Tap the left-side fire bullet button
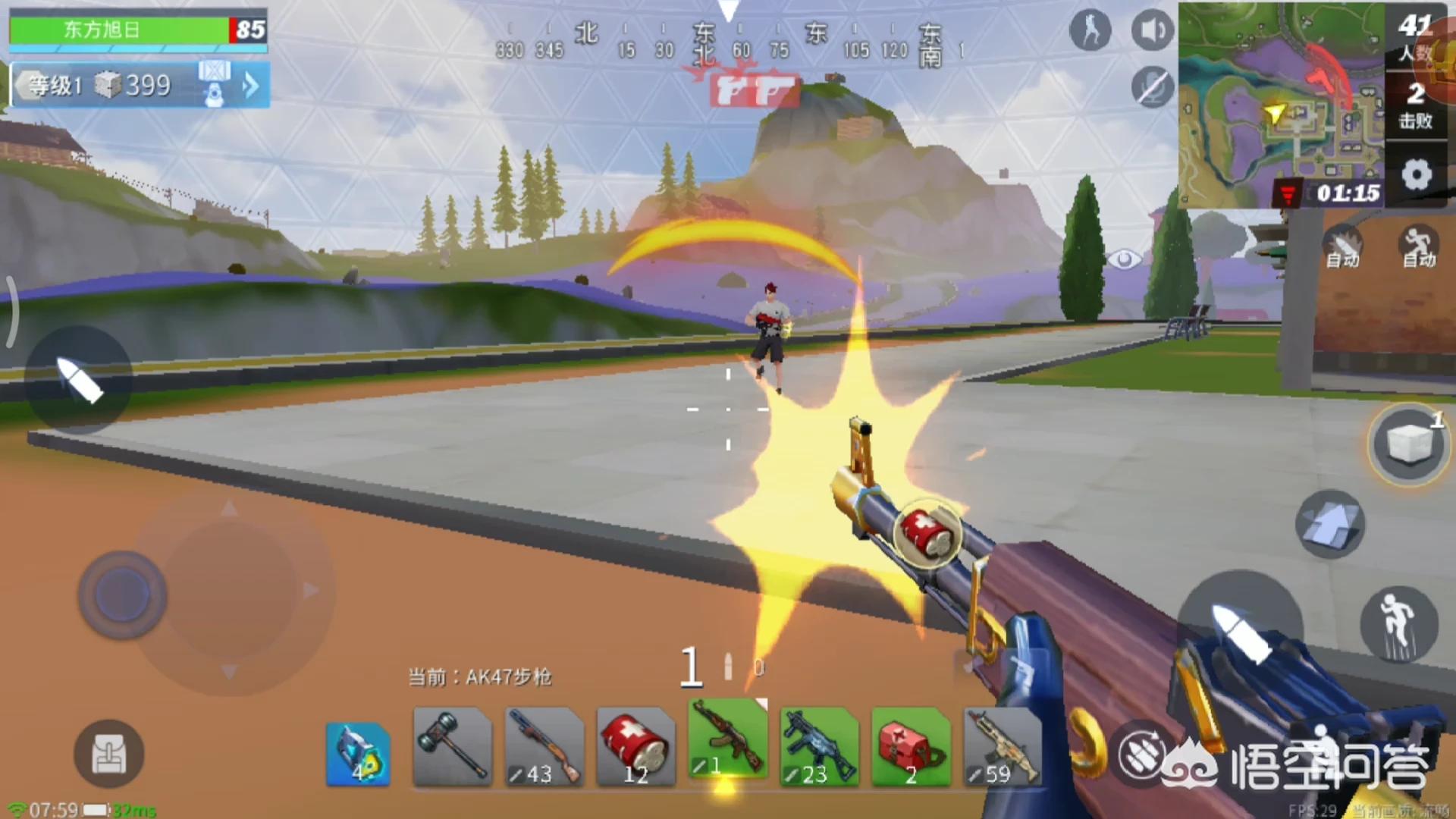The image size is (1456, 819). click(79, 380)
